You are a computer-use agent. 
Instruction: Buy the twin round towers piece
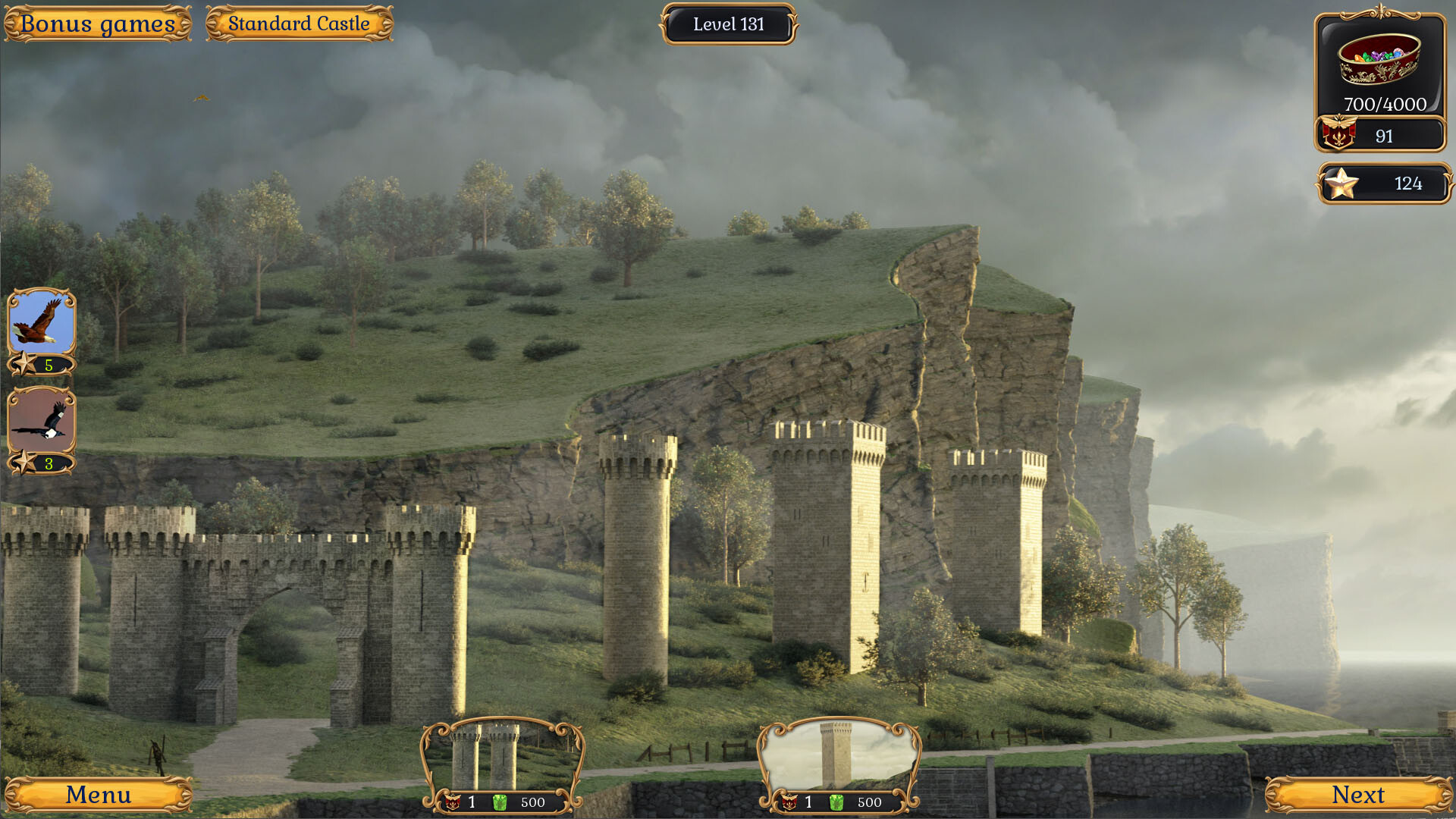[502, 758]
